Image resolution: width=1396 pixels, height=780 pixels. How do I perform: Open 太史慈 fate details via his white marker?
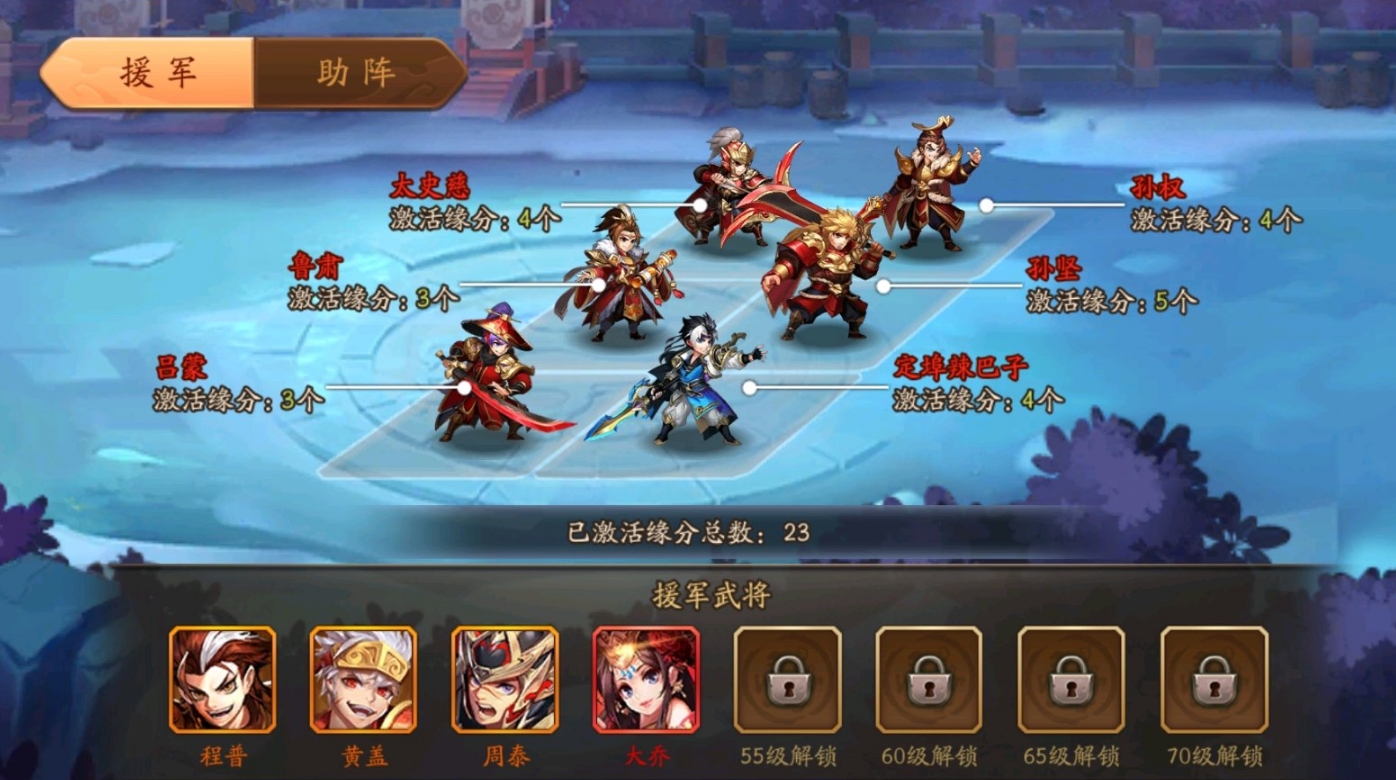[x=700, y=206]
